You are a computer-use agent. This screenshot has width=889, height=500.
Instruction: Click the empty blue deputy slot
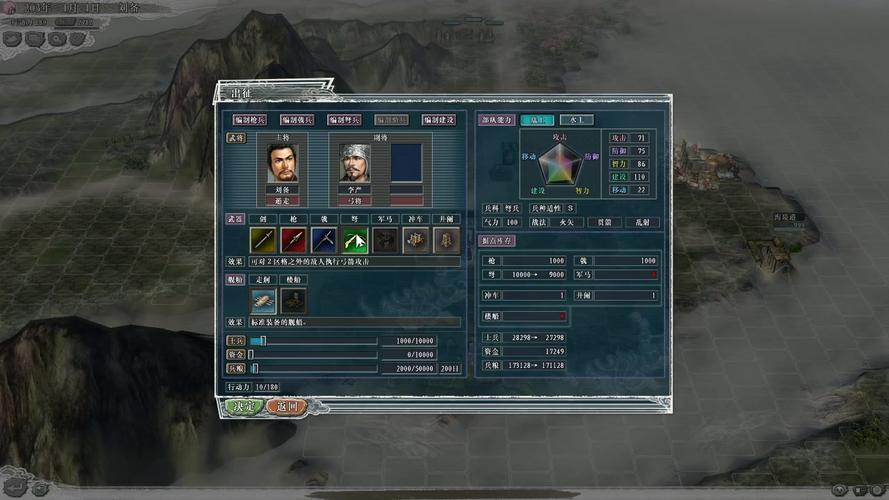[x=406, y=163]
